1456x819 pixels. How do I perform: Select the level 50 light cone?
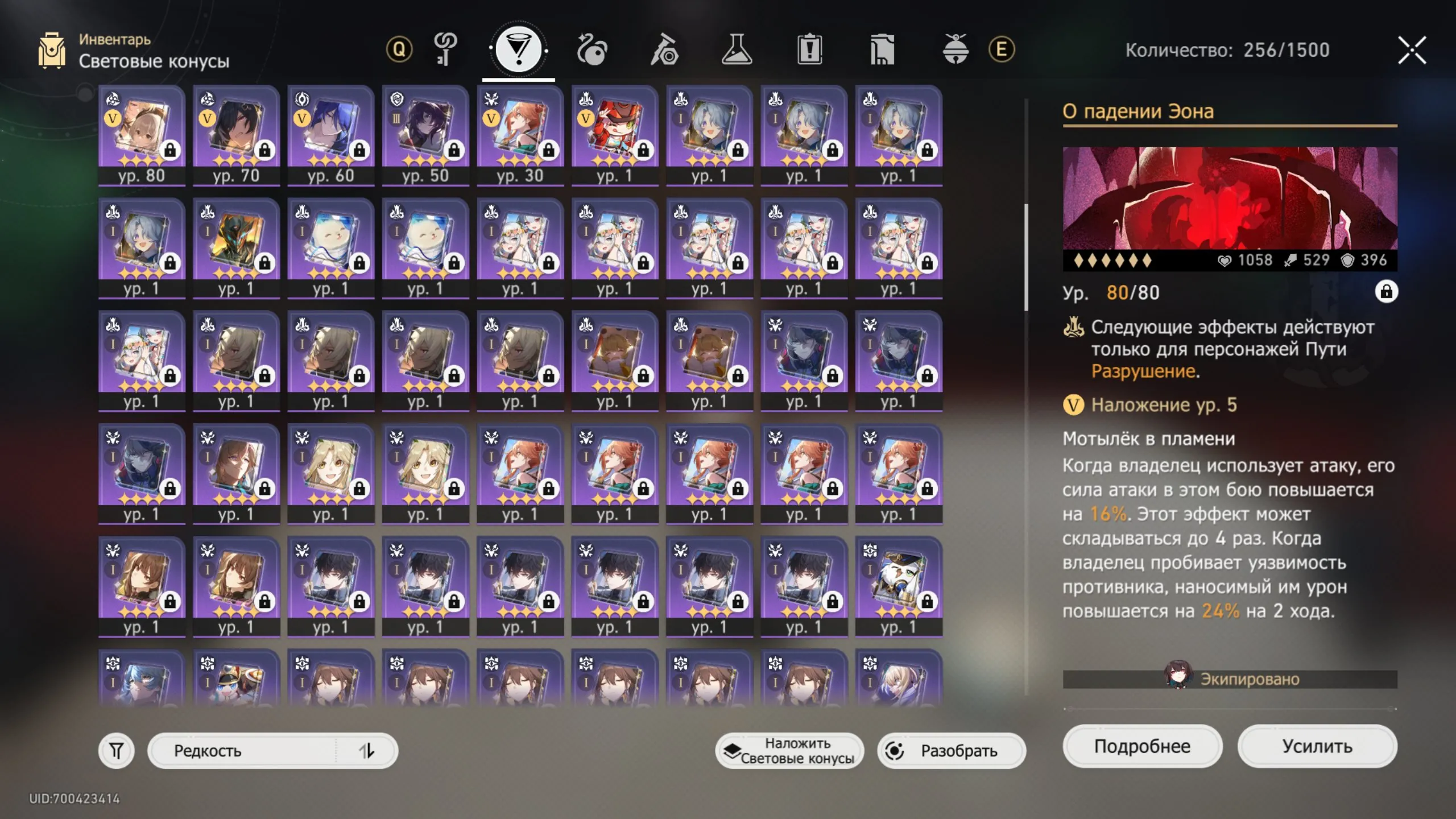coord(425,135)
